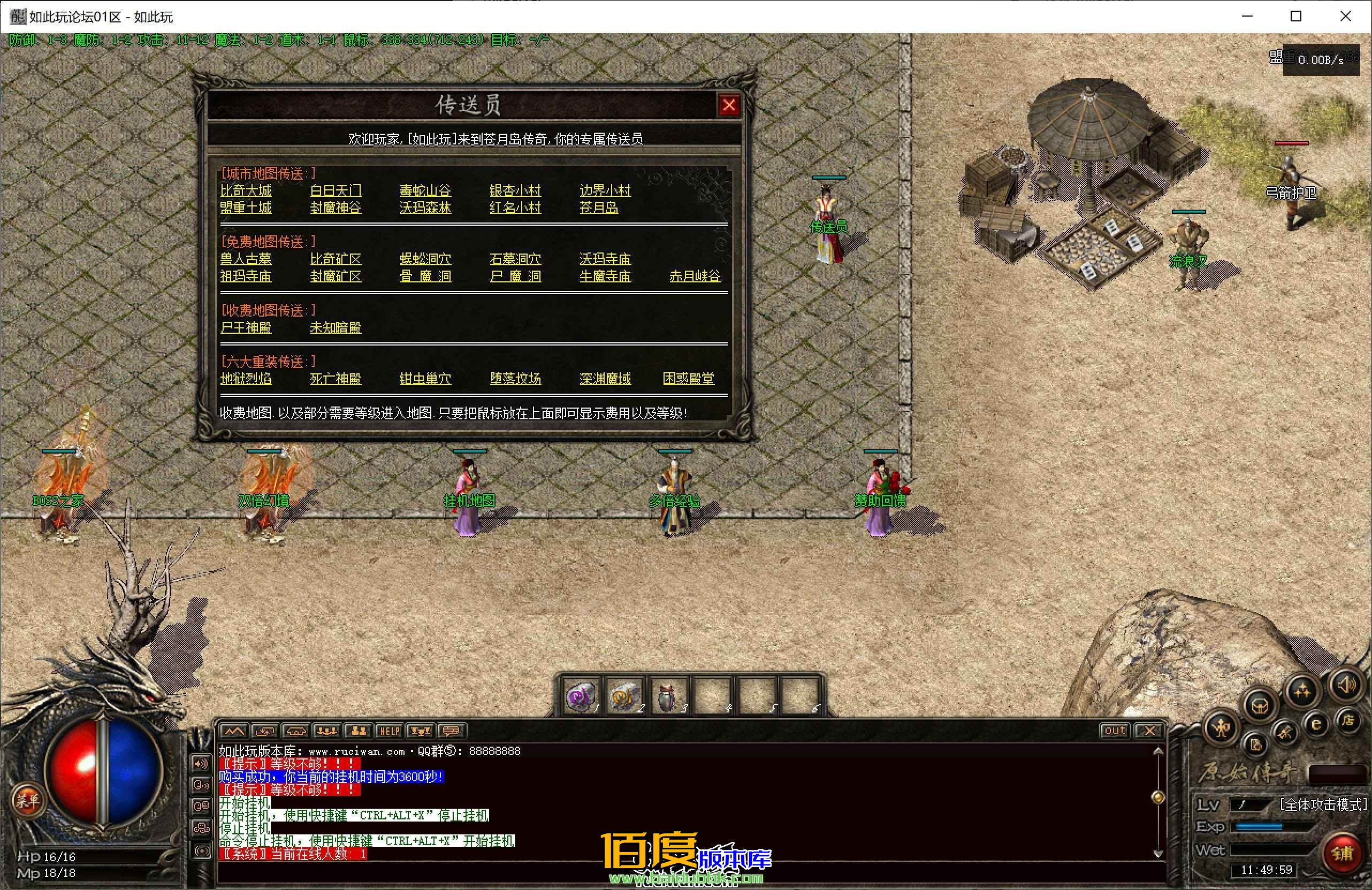Viewport: 1372px width, 890px height.
Task: Enter the 未知暗殿 paid map
Action: (x=336, y=328)
